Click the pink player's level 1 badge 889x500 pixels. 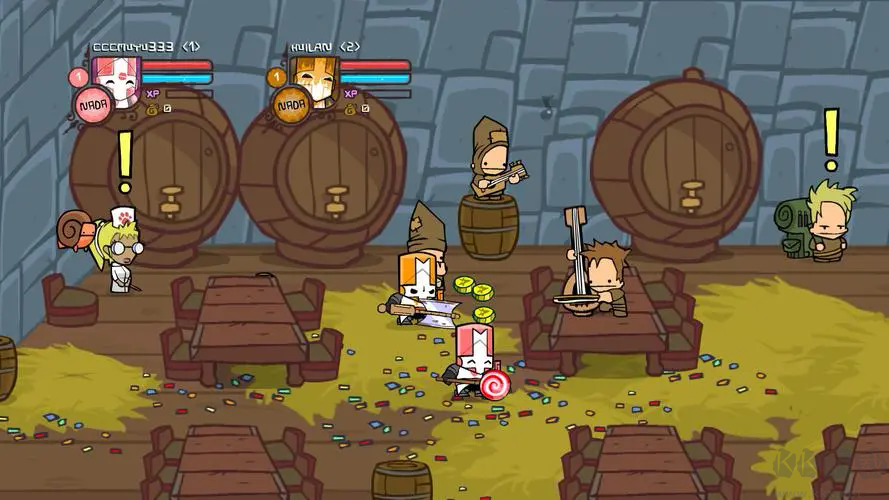(77, 76)
